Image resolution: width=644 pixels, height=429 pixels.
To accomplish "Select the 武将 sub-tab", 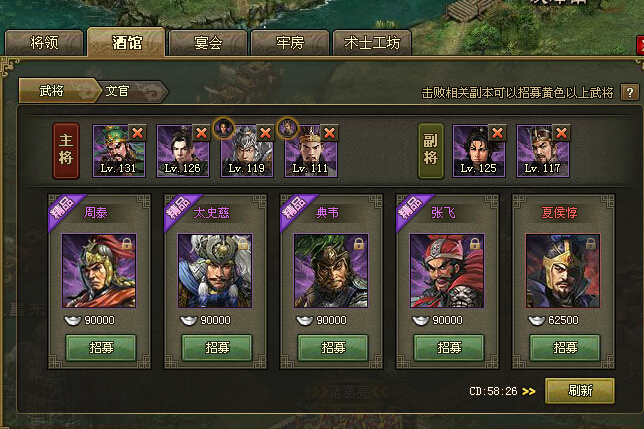I will pyautogui.click(x=52, y=91).
